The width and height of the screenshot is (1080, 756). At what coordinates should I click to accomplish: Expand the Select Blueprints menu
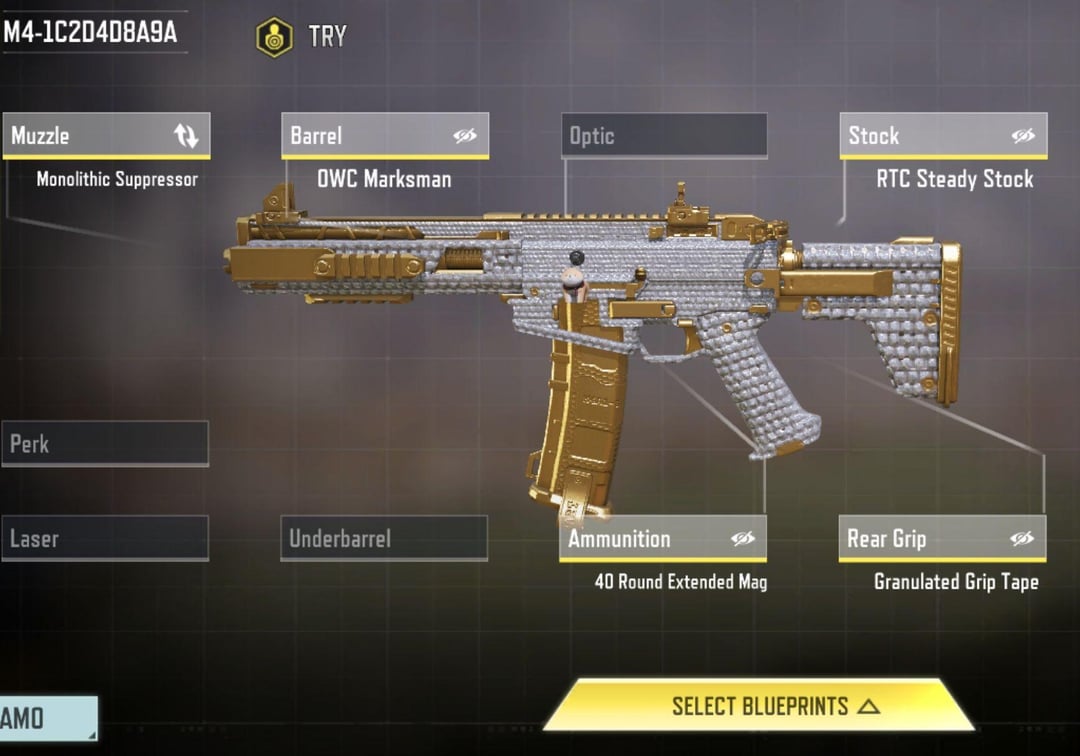758,706
